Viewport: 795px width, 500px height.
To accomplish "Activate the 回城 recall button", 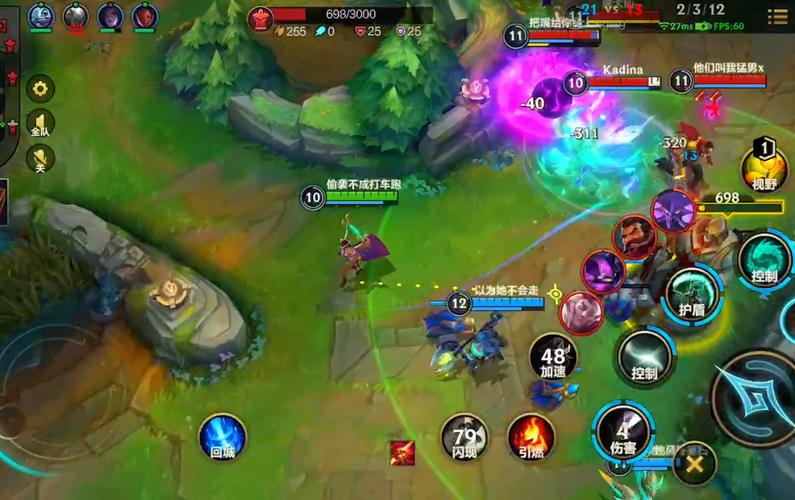I will pos(222,438).
